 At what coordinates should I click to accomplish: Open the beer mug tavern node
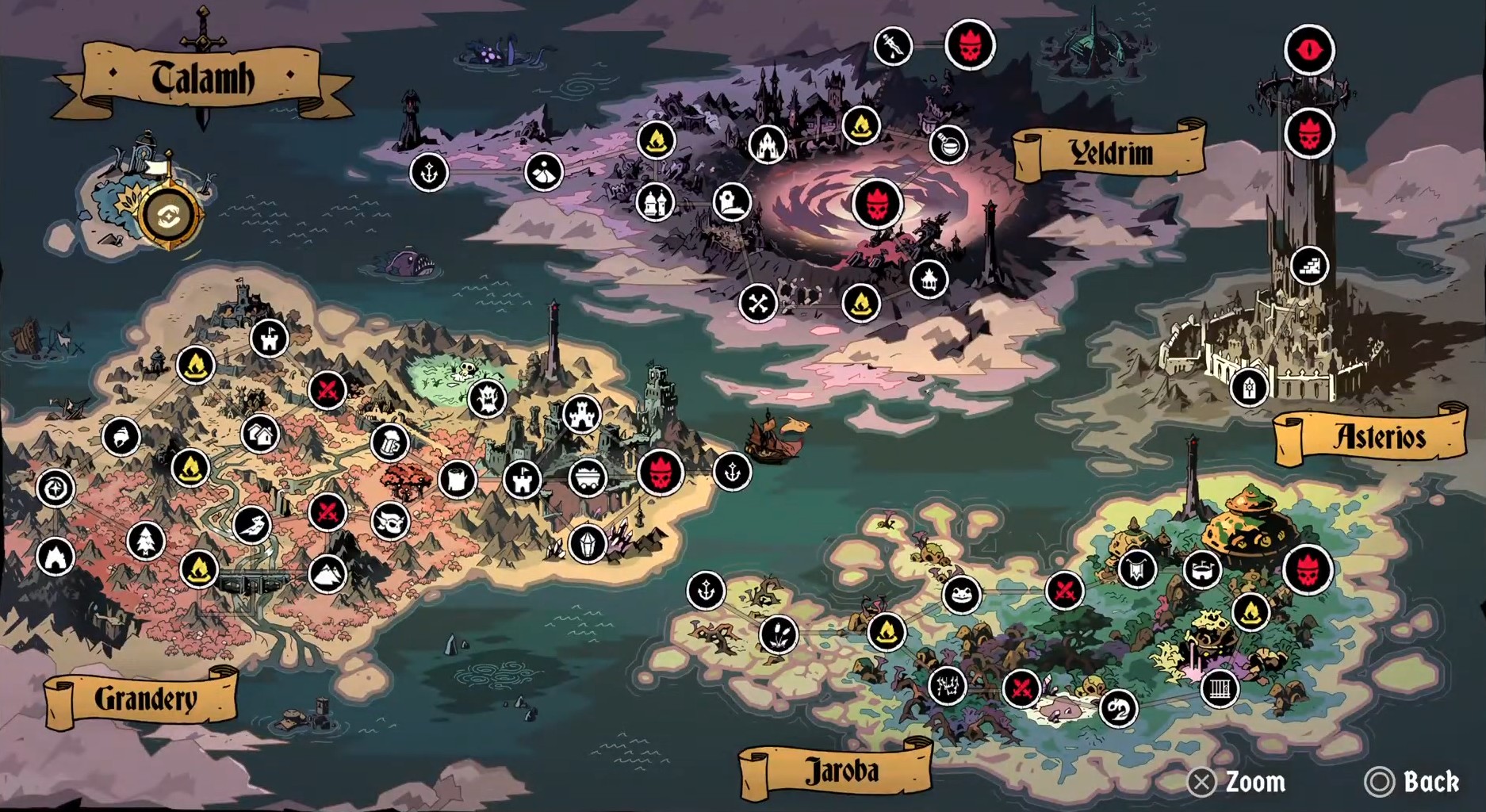(389, 442)
